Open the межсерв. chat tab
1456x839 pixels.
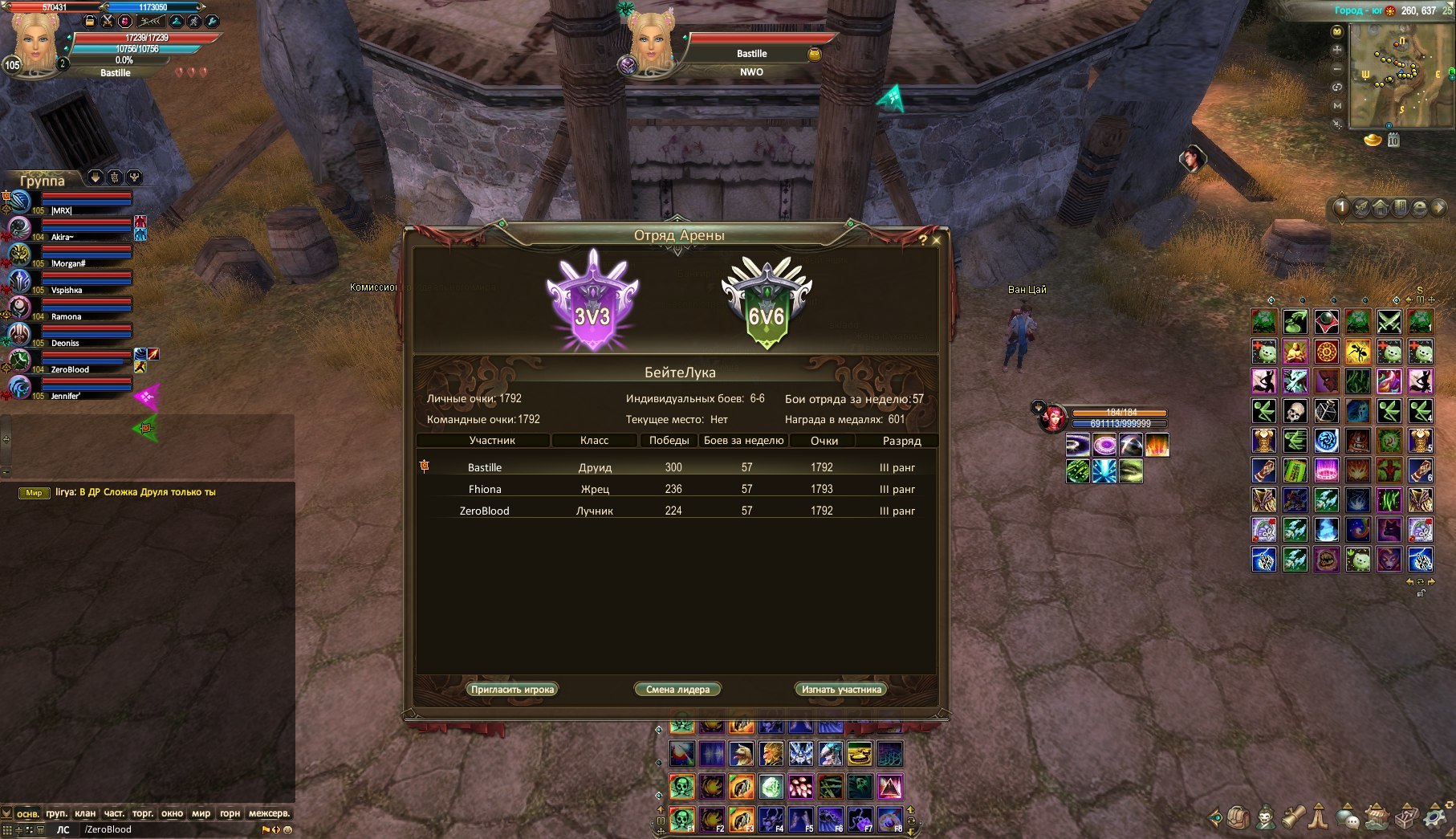[x=269, y=813]
